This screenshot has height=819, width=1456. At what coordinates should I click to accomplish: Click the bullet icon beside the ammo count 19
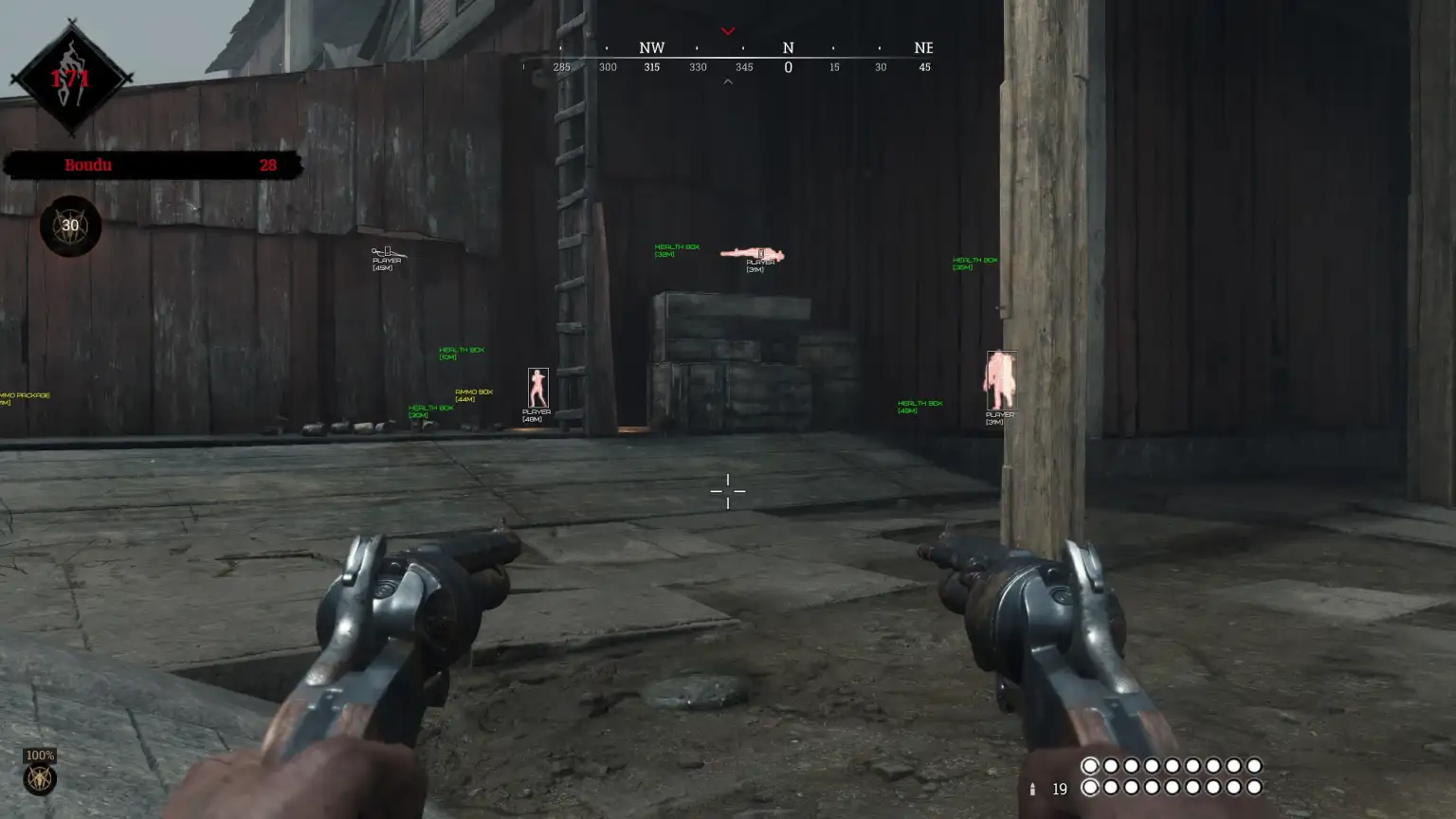[1032, 788]
